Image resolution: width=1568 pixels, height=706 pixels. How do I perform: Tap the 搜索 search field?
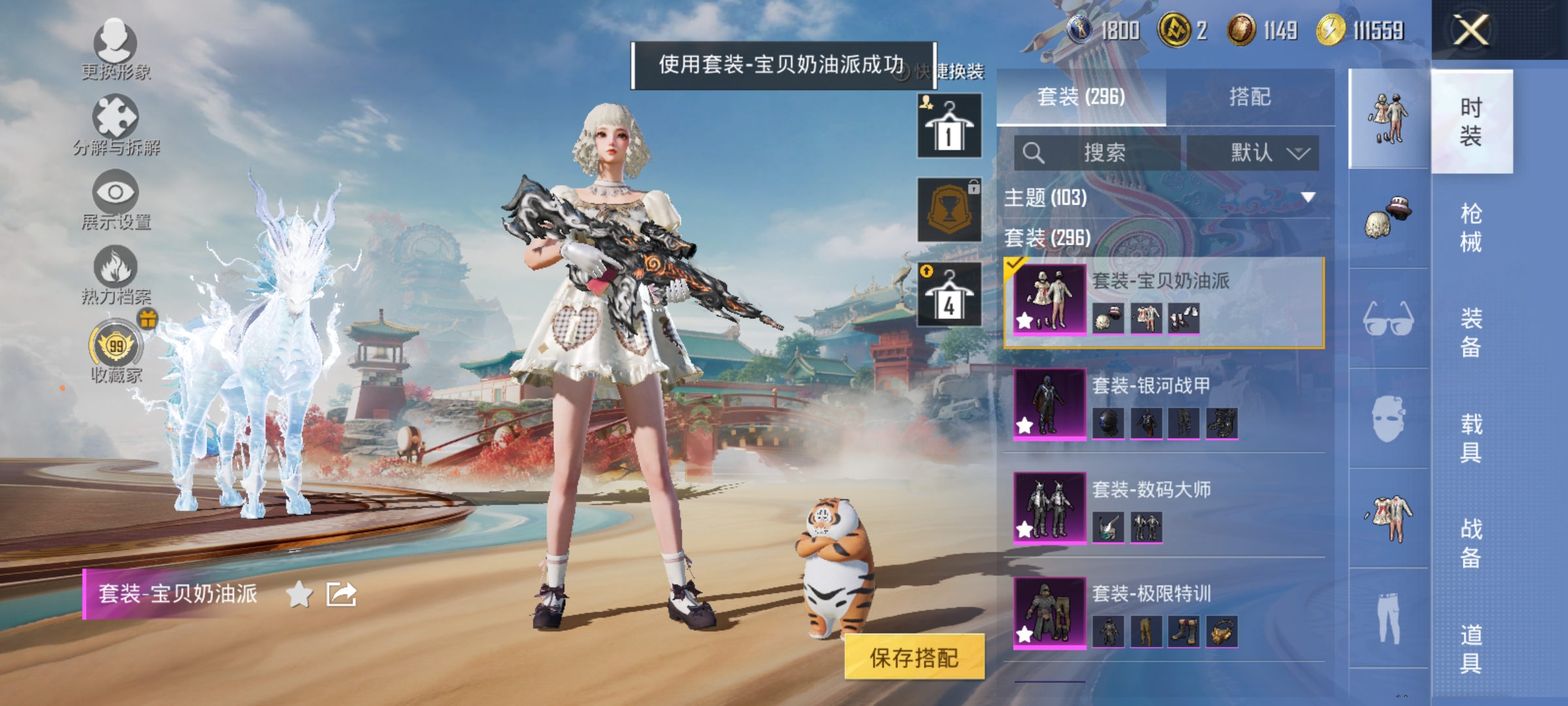tap(1098, 152)
